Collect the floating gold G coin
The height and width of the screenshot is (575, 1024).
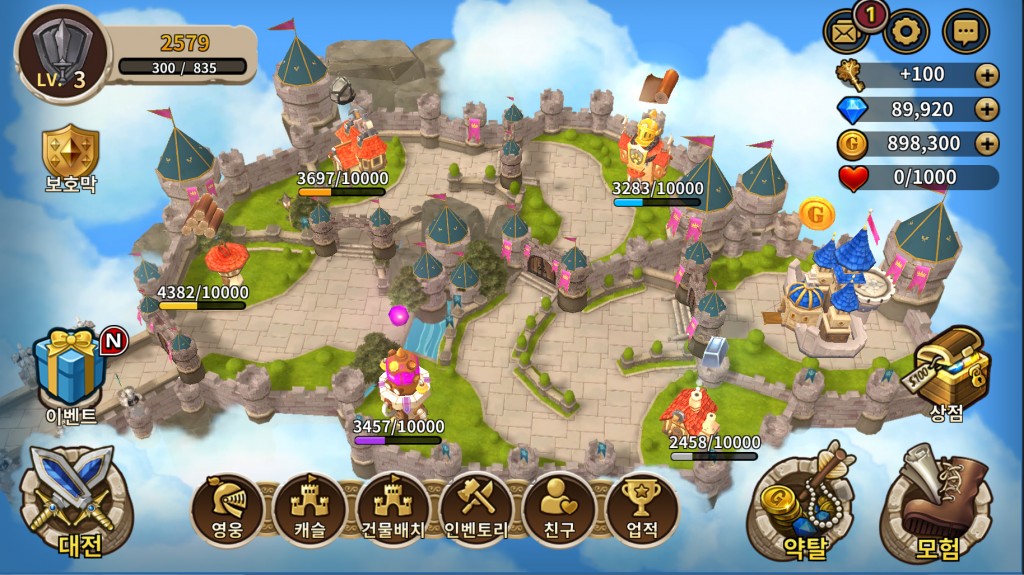tap(816, 213)
